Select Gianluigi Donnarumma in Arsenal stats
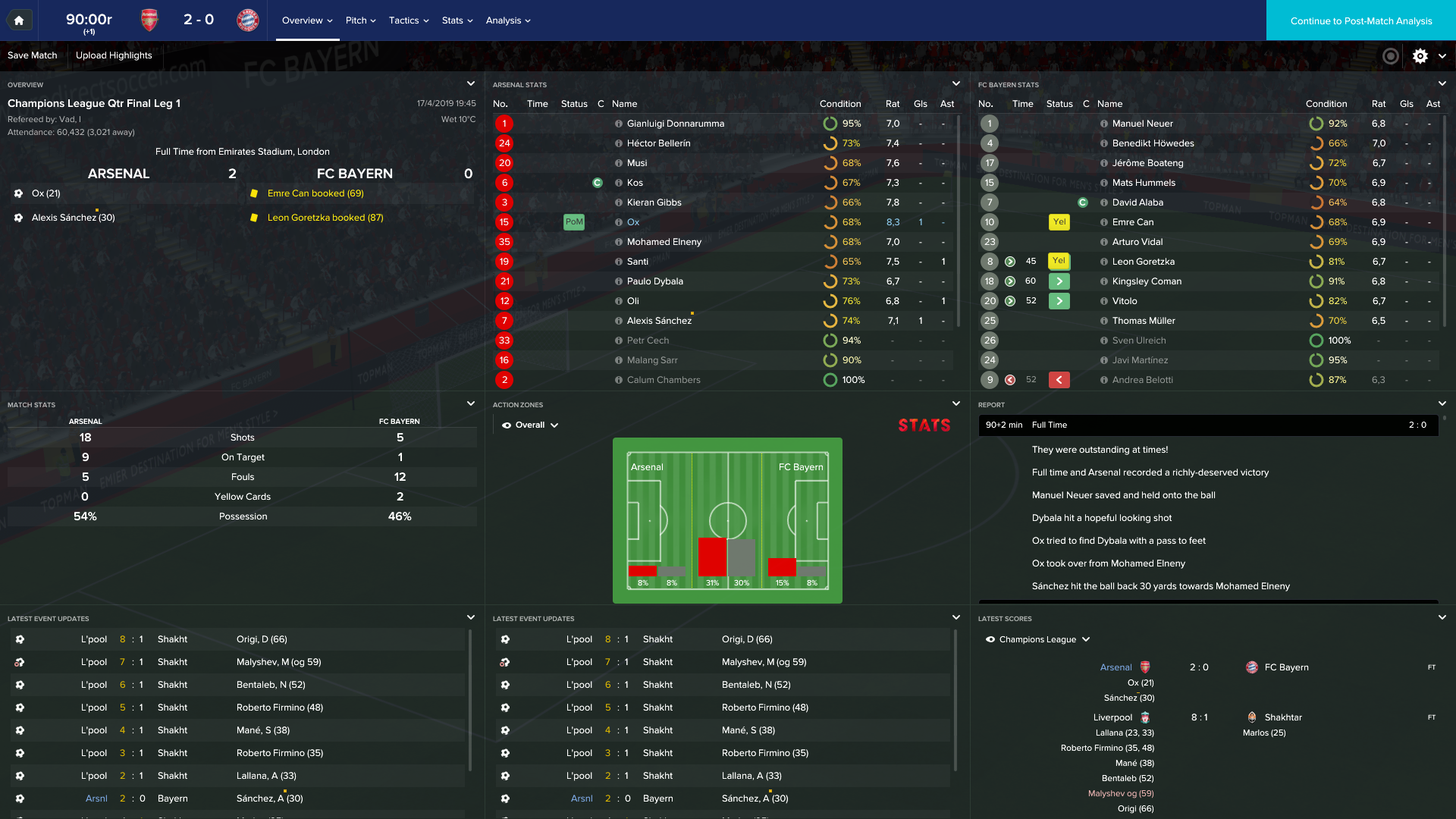The image size is (1456, 819). click(675, 124)
